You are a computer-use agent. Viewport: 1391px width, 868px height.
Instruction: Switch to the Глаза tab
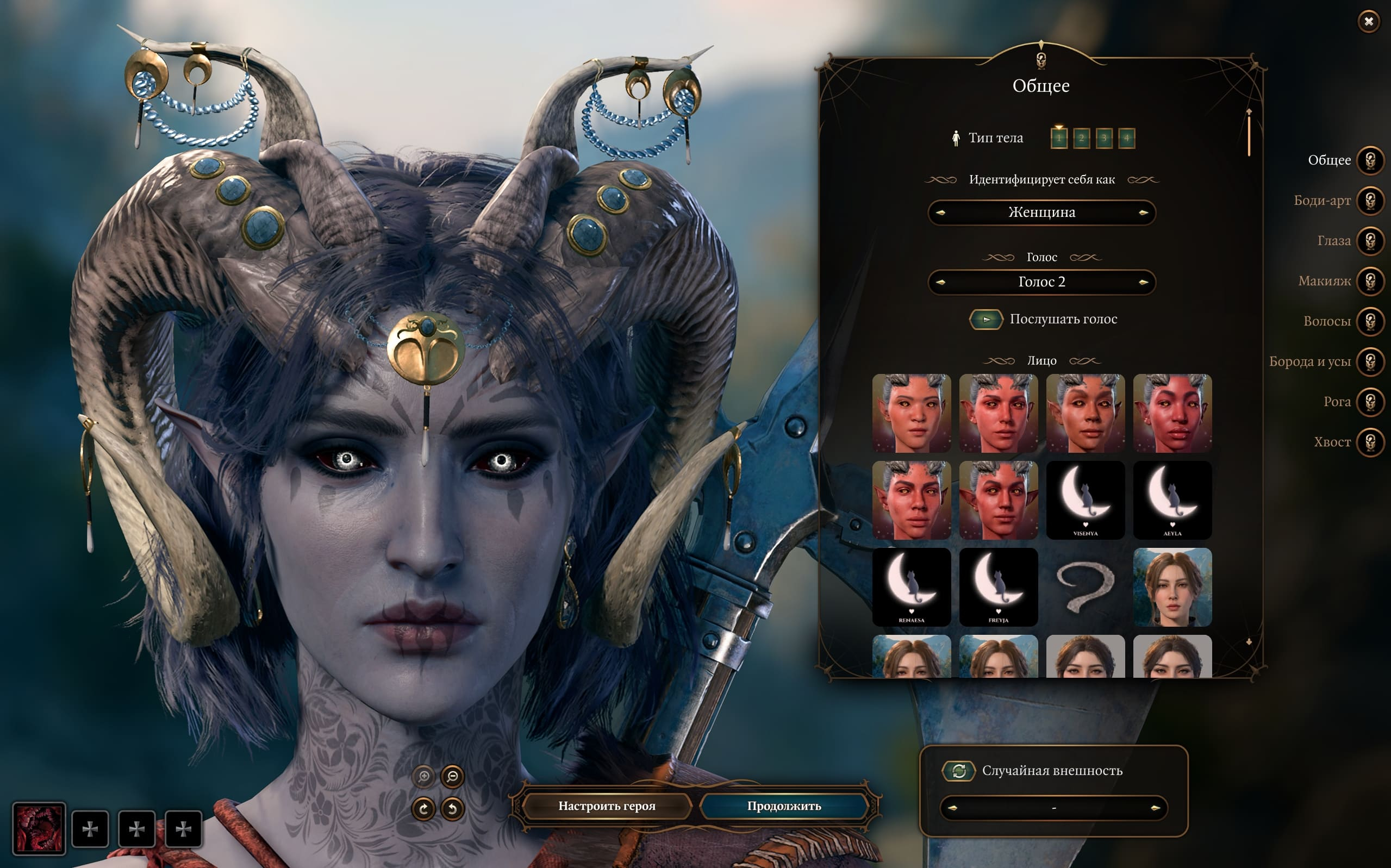(1370, 241)
